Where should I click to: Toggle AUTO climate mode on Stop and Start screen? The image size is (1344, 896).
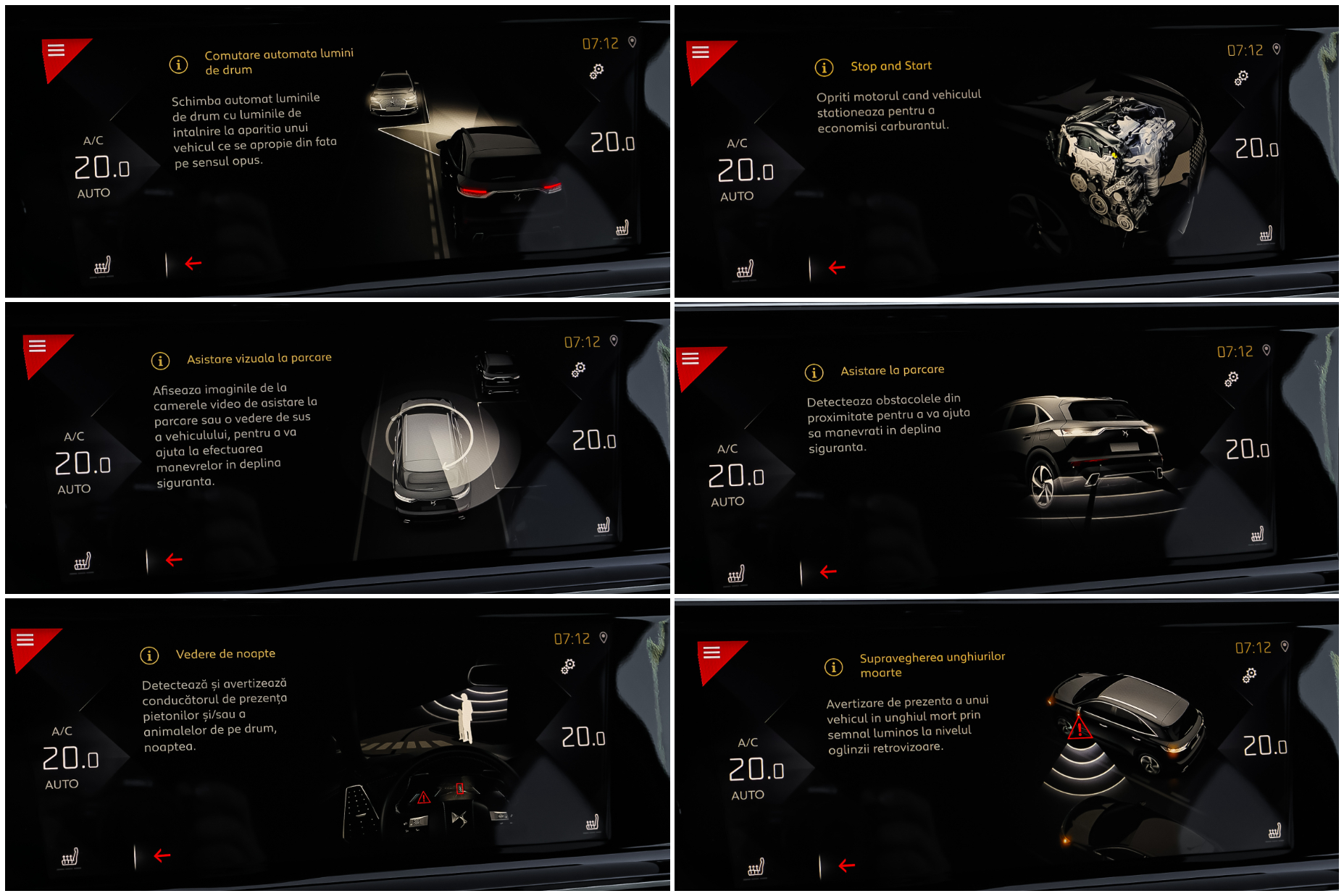[x=737, y=196]
